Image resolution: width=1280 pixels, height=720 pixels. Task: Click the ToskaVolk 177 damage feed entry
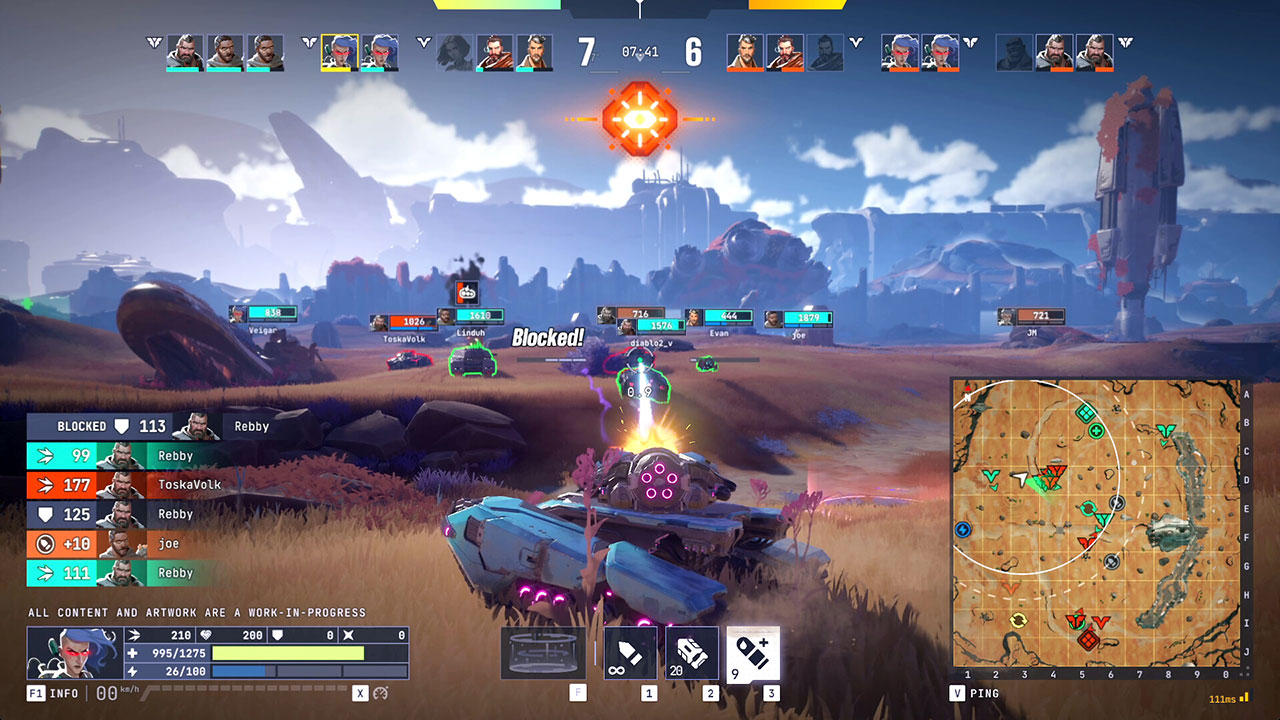(x=125, y=485)
